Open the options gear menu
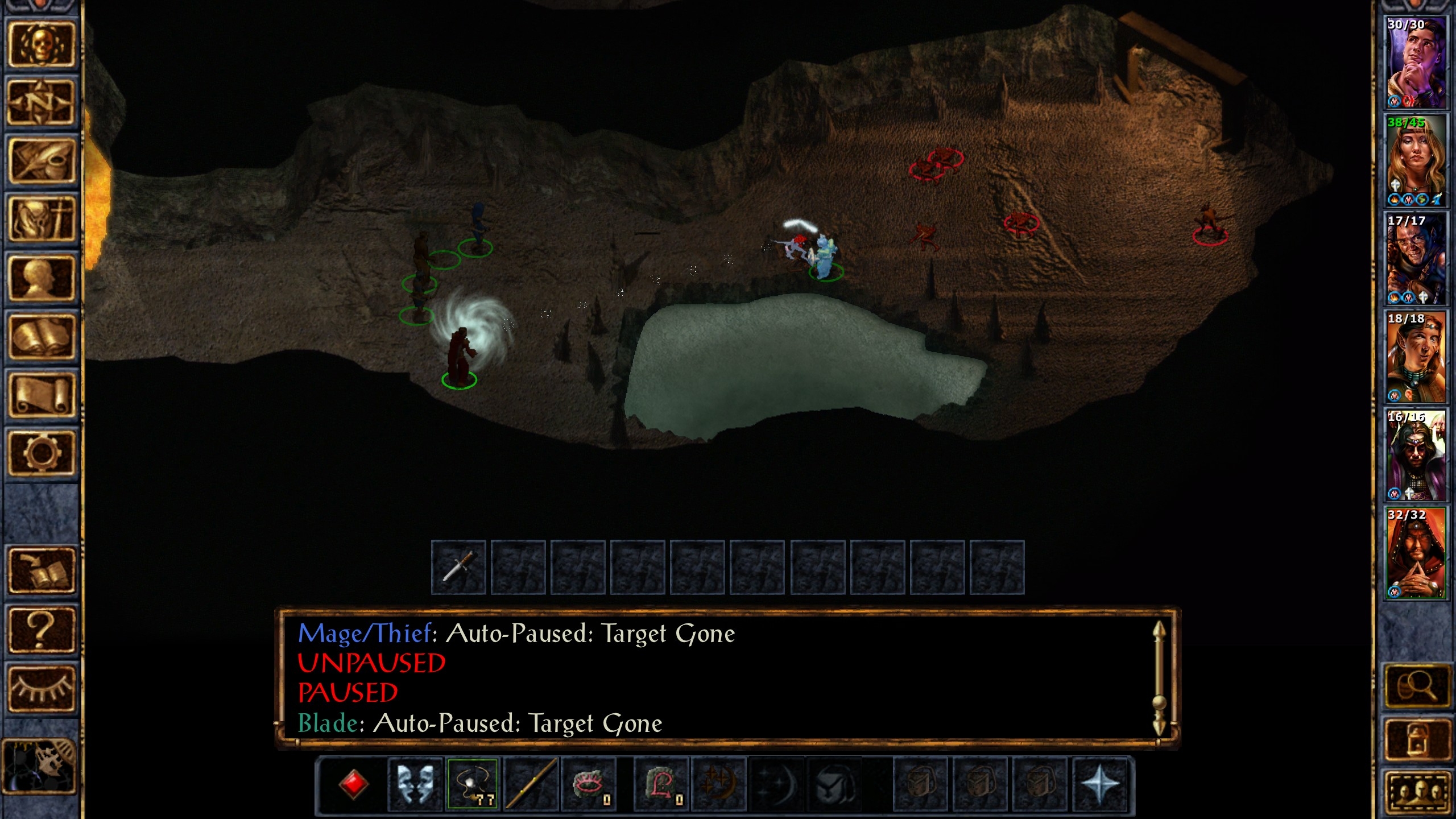This screenshot has width=1456, height=819. [41, 453]
